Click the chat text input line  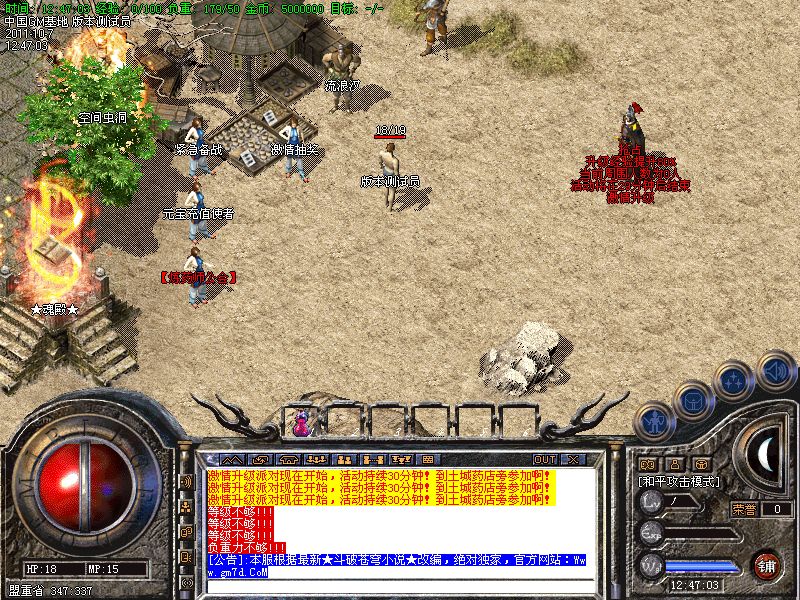point(400,585)
